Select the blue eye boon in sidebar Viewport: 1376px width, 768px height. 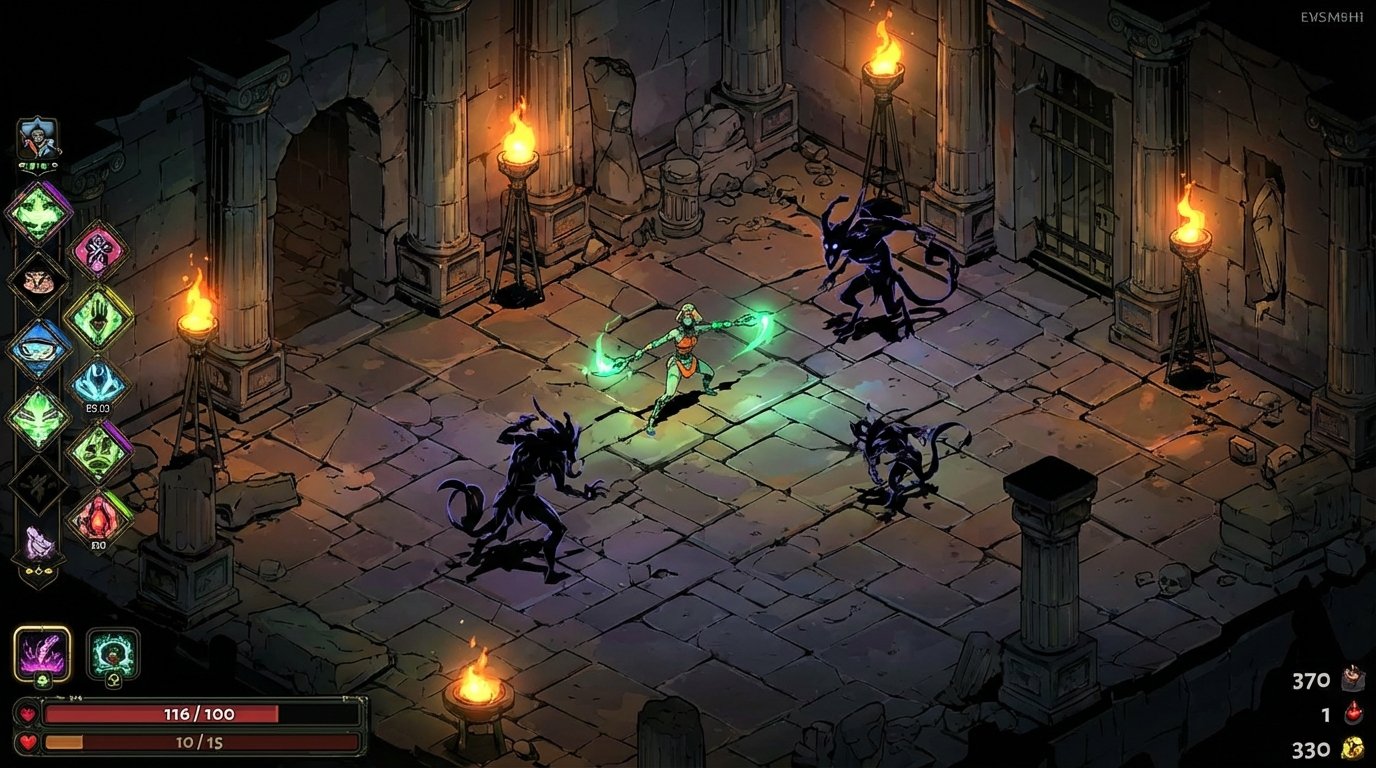[x=37, y=350]
